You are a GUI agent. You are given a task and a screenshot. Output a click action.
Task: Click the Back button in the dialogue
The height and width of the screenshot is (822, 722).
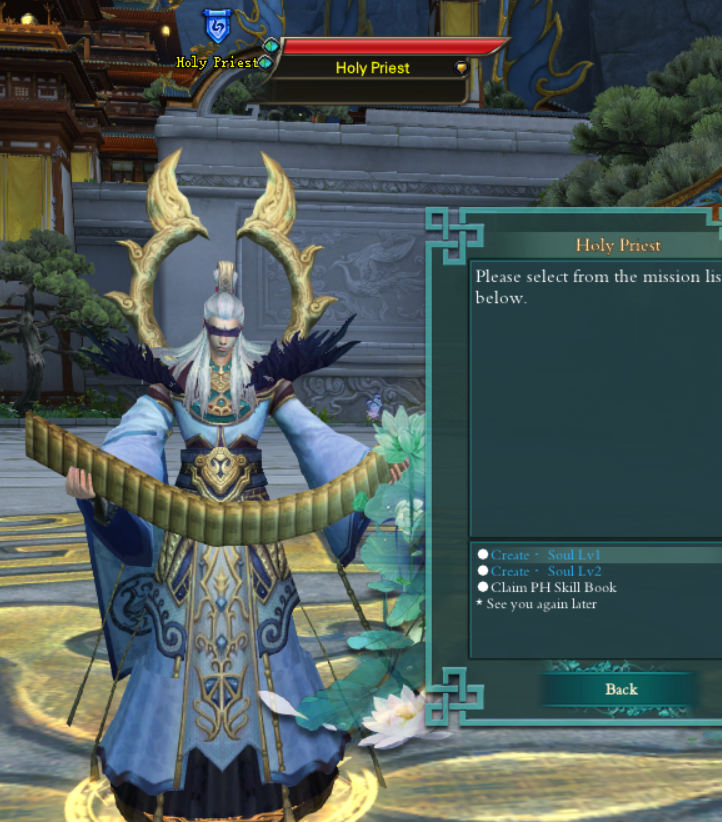pos(621,689)
